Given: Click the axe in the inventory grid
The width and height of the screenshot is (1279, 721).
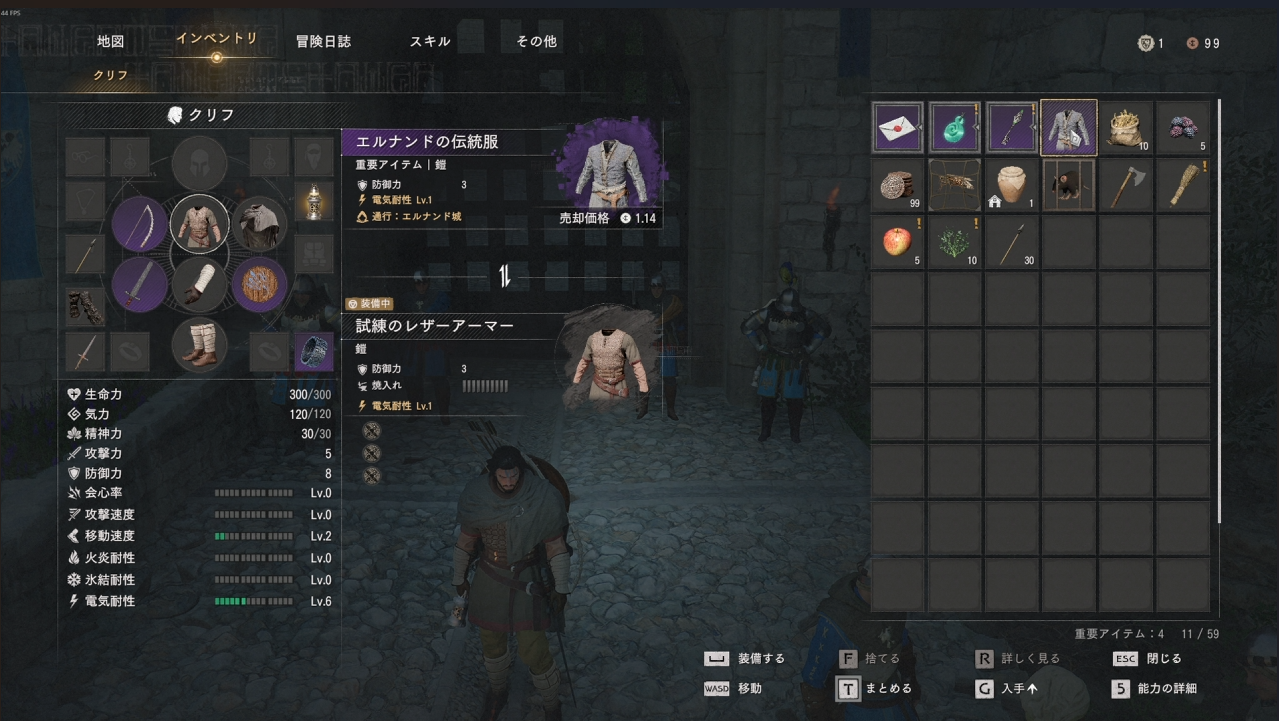Looking at the screenshot, I should coord(1127,185).
